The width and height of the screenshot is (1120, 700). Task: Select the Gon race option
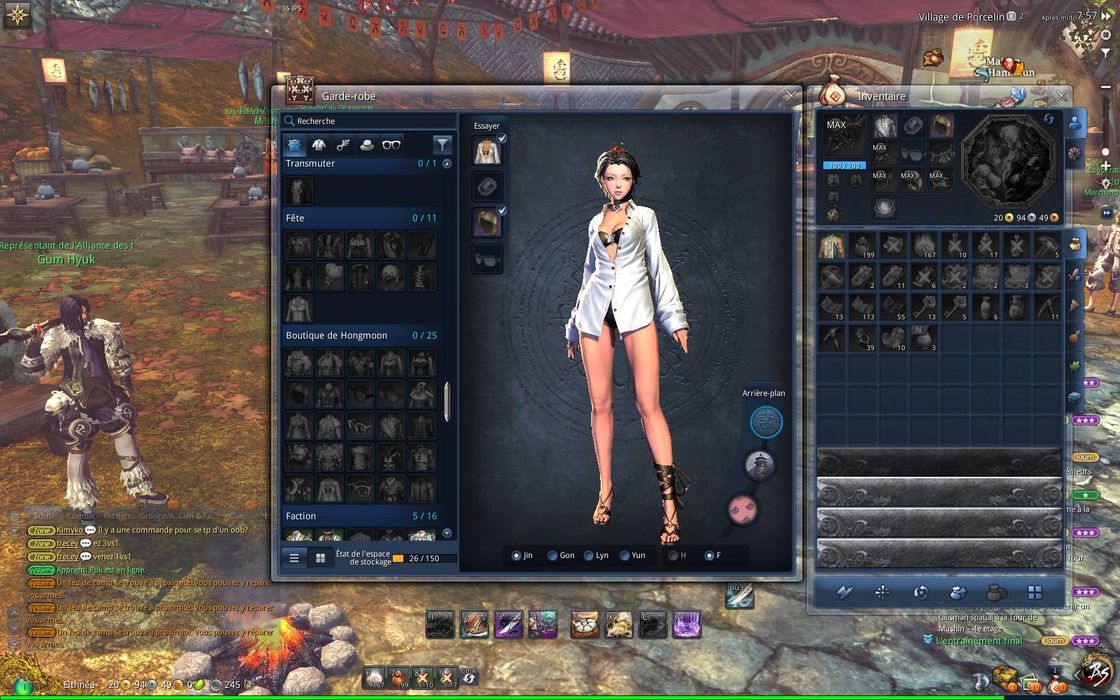[552, 555]
